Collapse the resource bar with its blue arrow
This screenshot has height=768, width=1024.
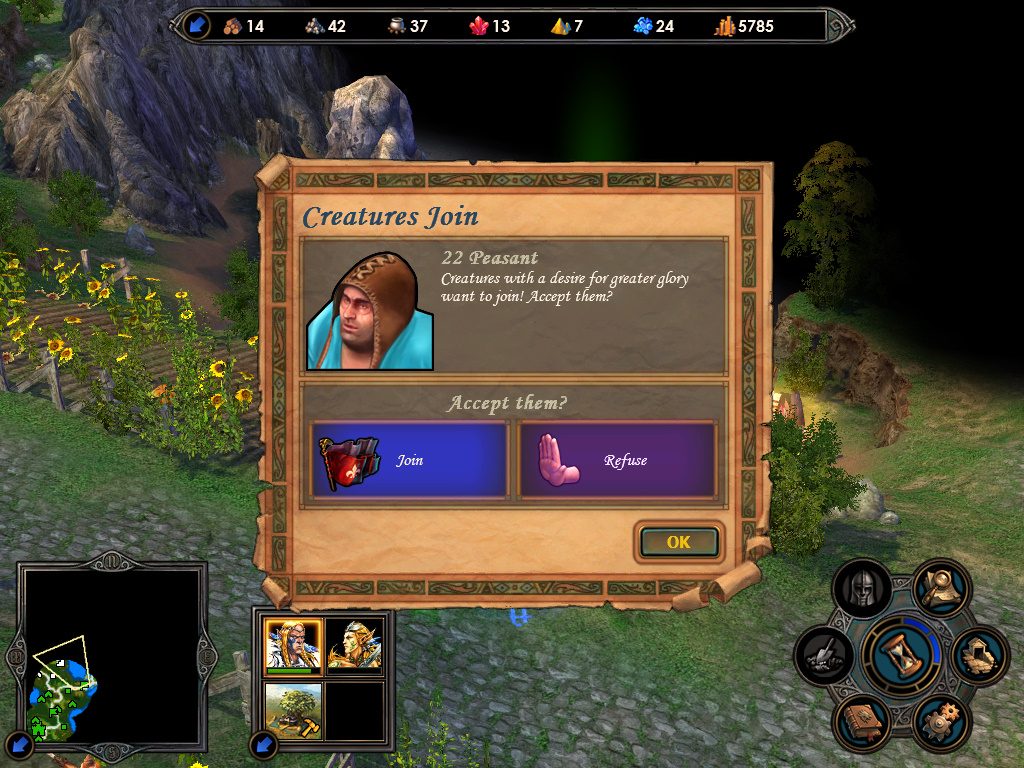[197, 26]
